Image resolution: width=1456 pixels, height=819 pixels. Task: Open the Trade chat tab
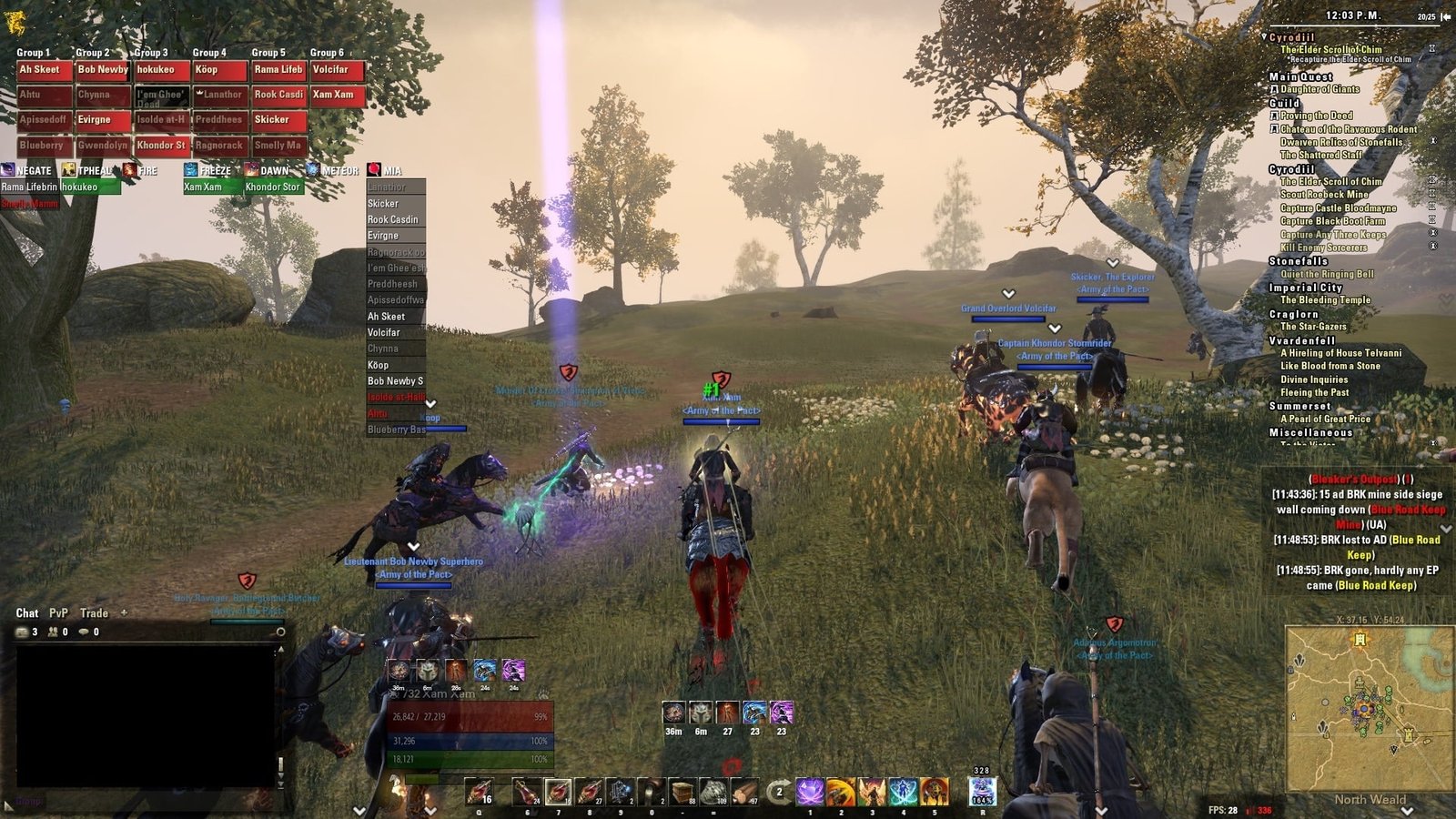[x=94, y=613]
